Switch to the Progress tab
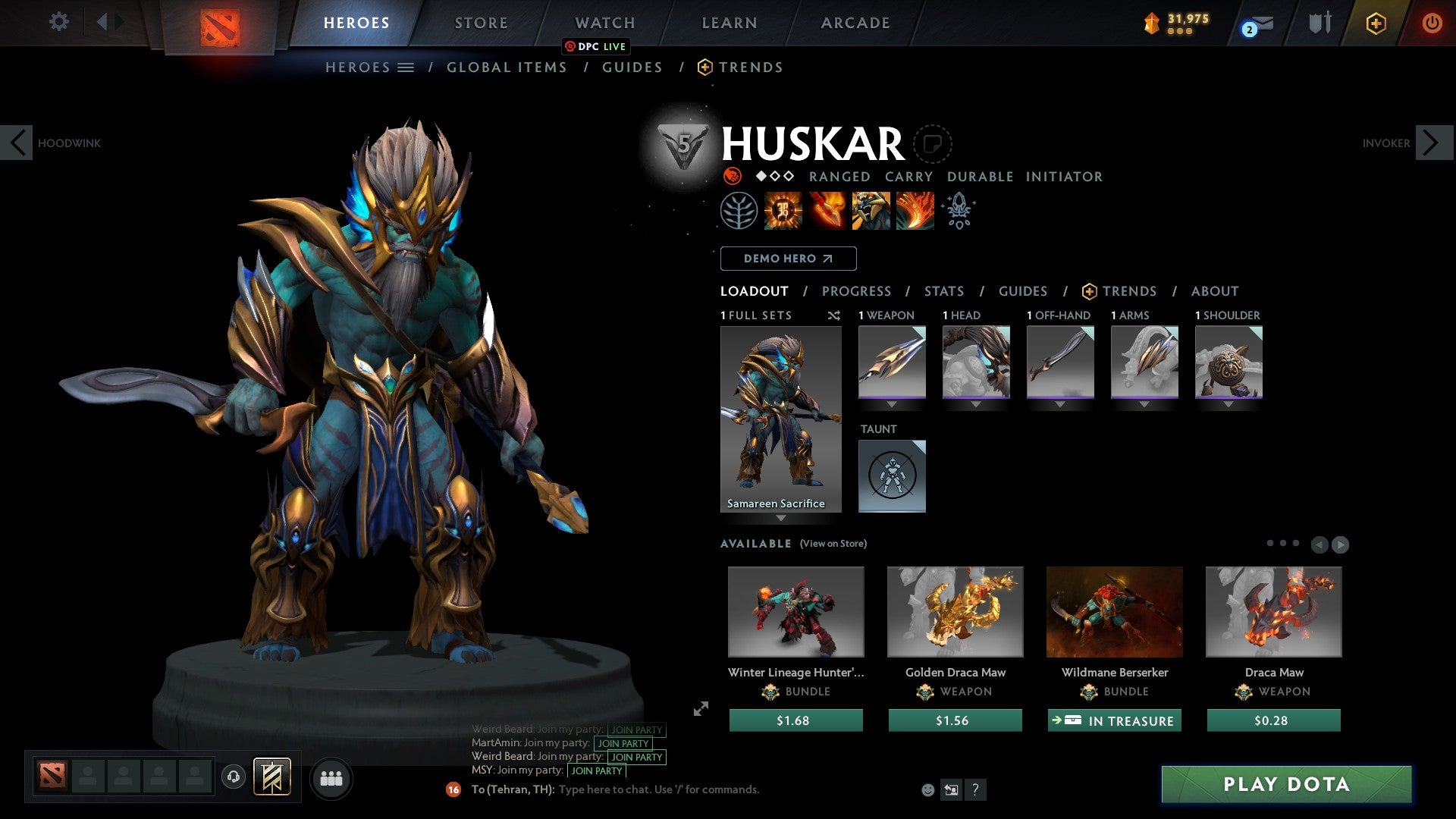Screen dimensions: 1456x819 pyautogui.click(x=857, y=291)
